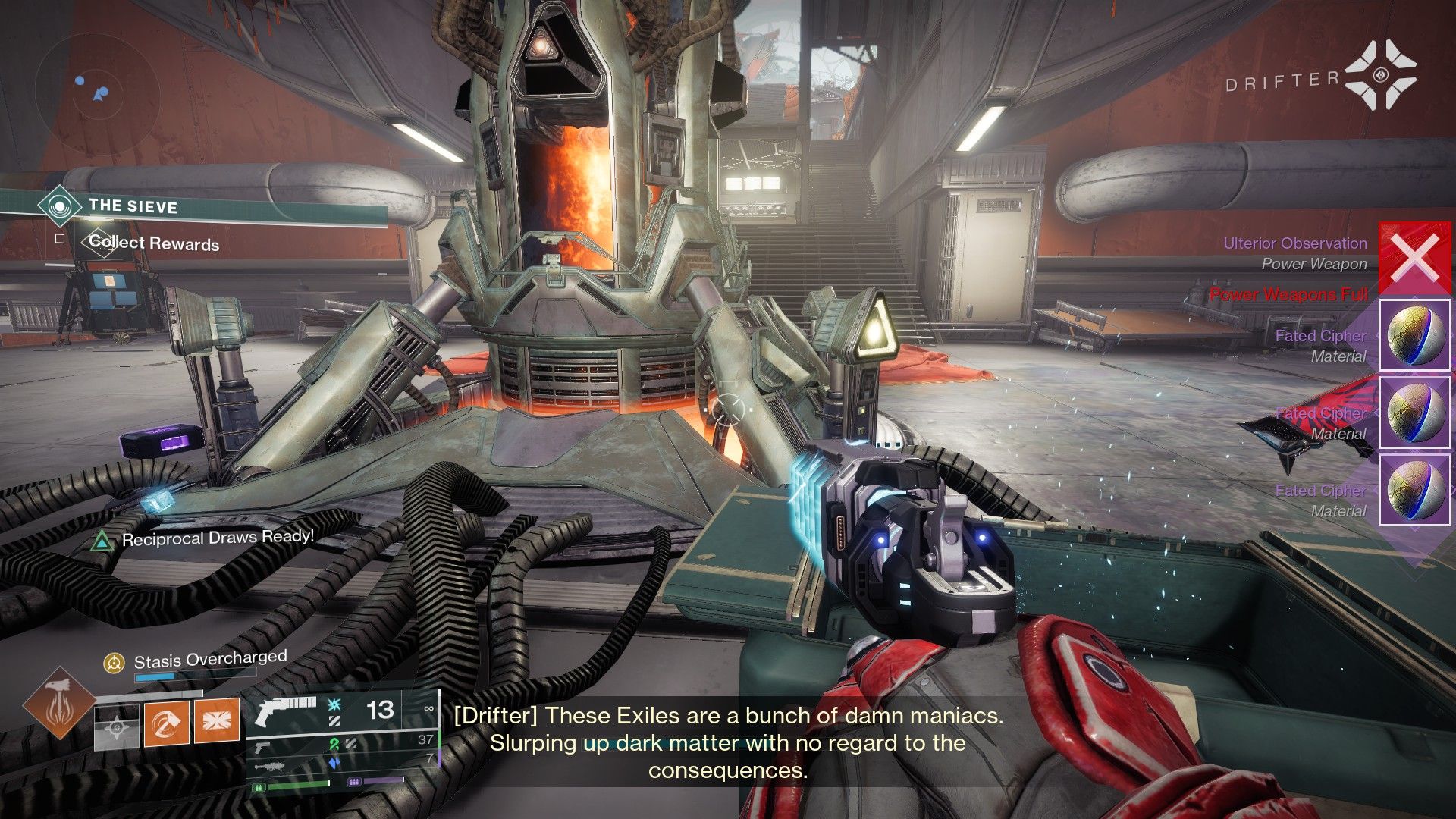
Task: Toggle the objective checkbox under The Sieve banner
Action: pyautogui.click(x=58, y=238)
